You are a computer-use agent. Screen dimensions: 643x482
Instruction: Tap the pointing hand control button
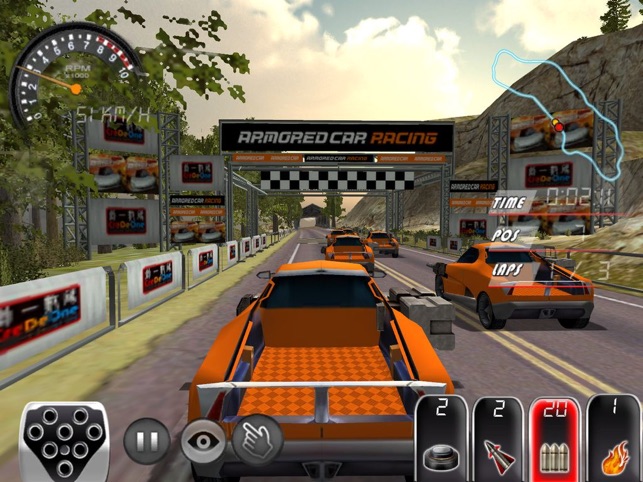click(x=257, y=438)
